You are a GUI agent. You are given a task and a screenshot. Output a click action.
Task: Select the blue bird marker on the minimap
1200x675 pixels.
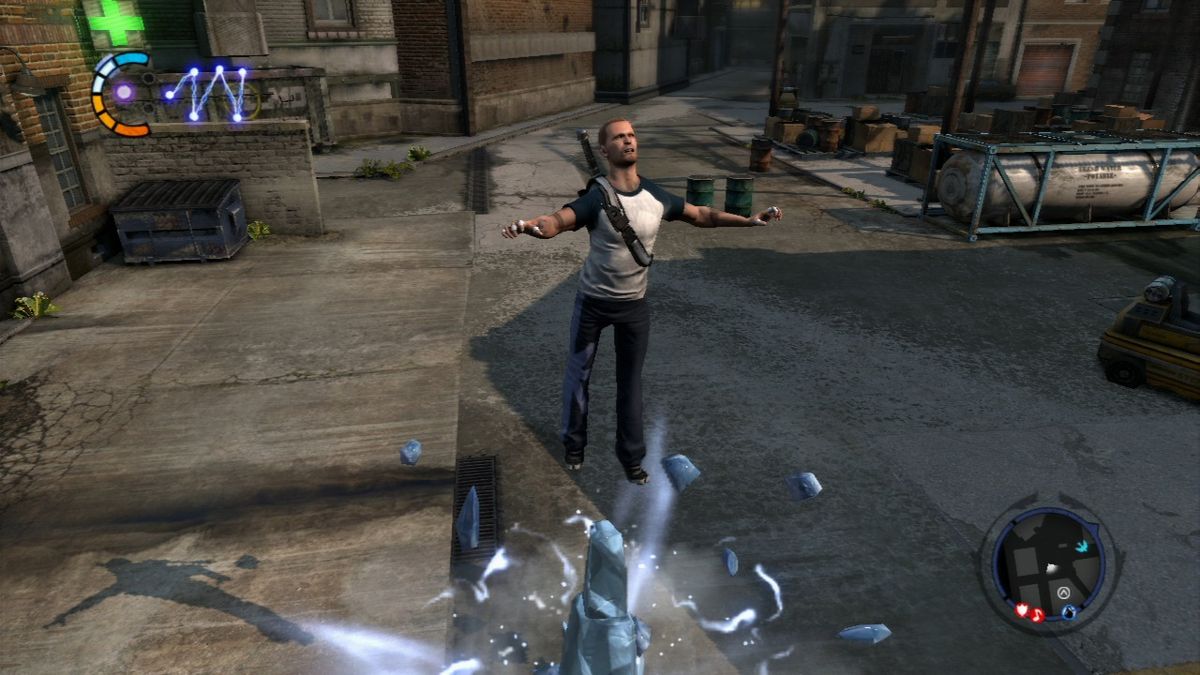1083,547
